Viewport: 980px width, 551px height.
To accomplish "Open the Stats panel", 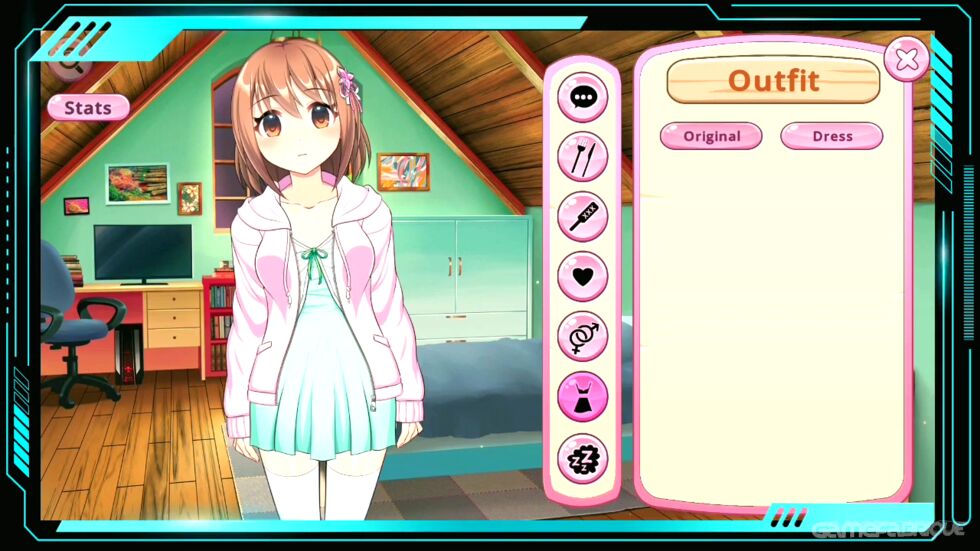I will [88, 107].
